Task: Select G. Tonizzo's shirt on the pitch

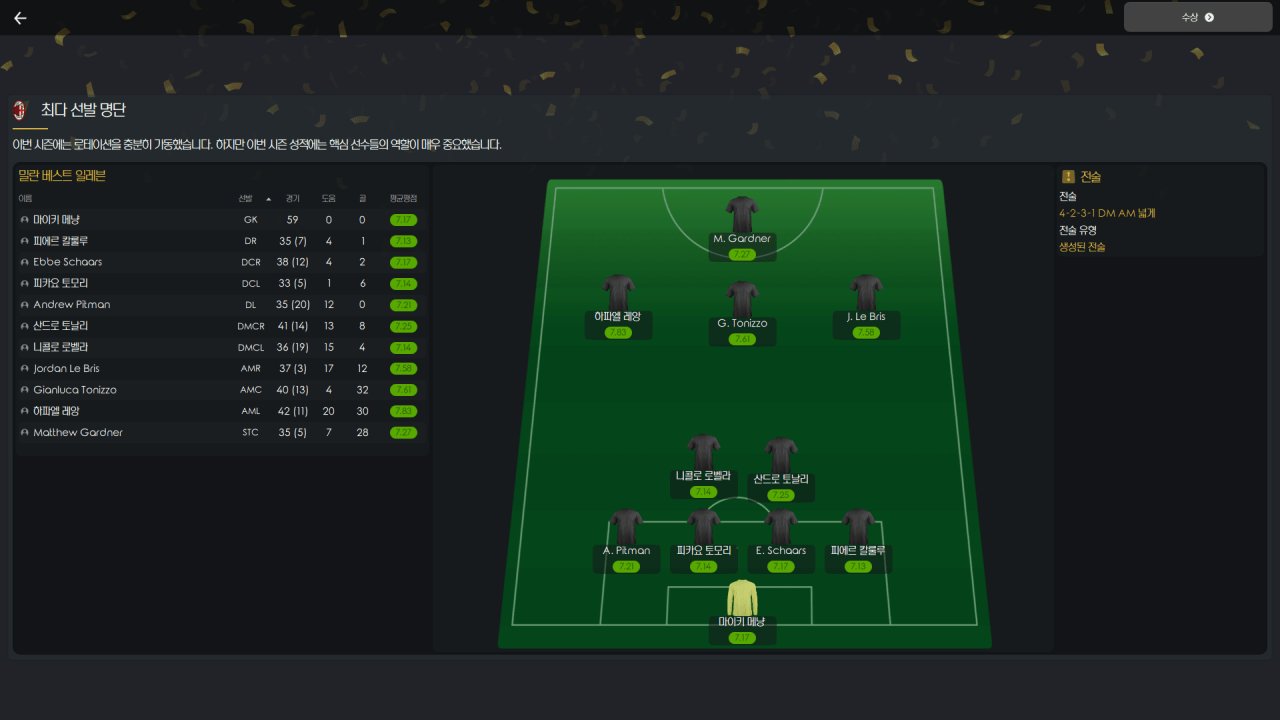Action: tap(742, 299)
